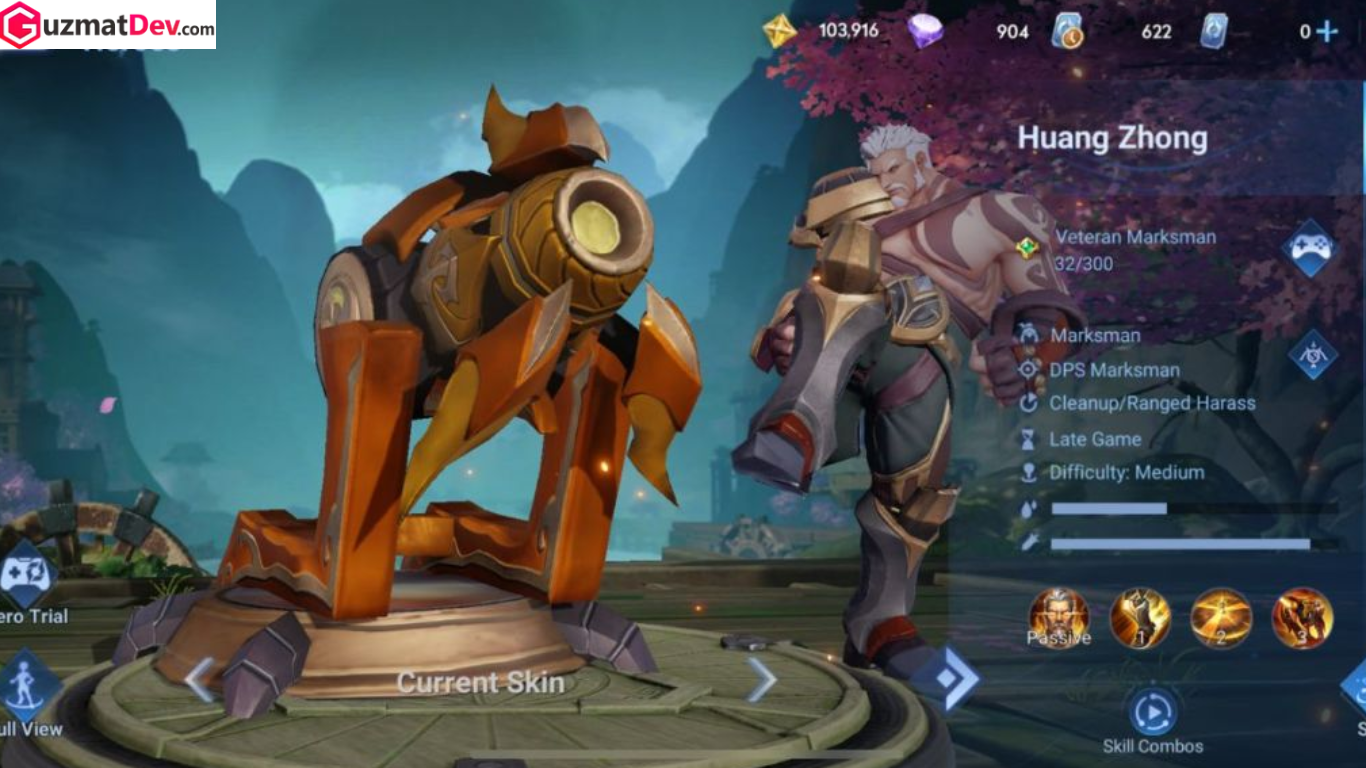
Task: Select Huang Zhong's skill 1 icon
Action: pos(1140,618)
